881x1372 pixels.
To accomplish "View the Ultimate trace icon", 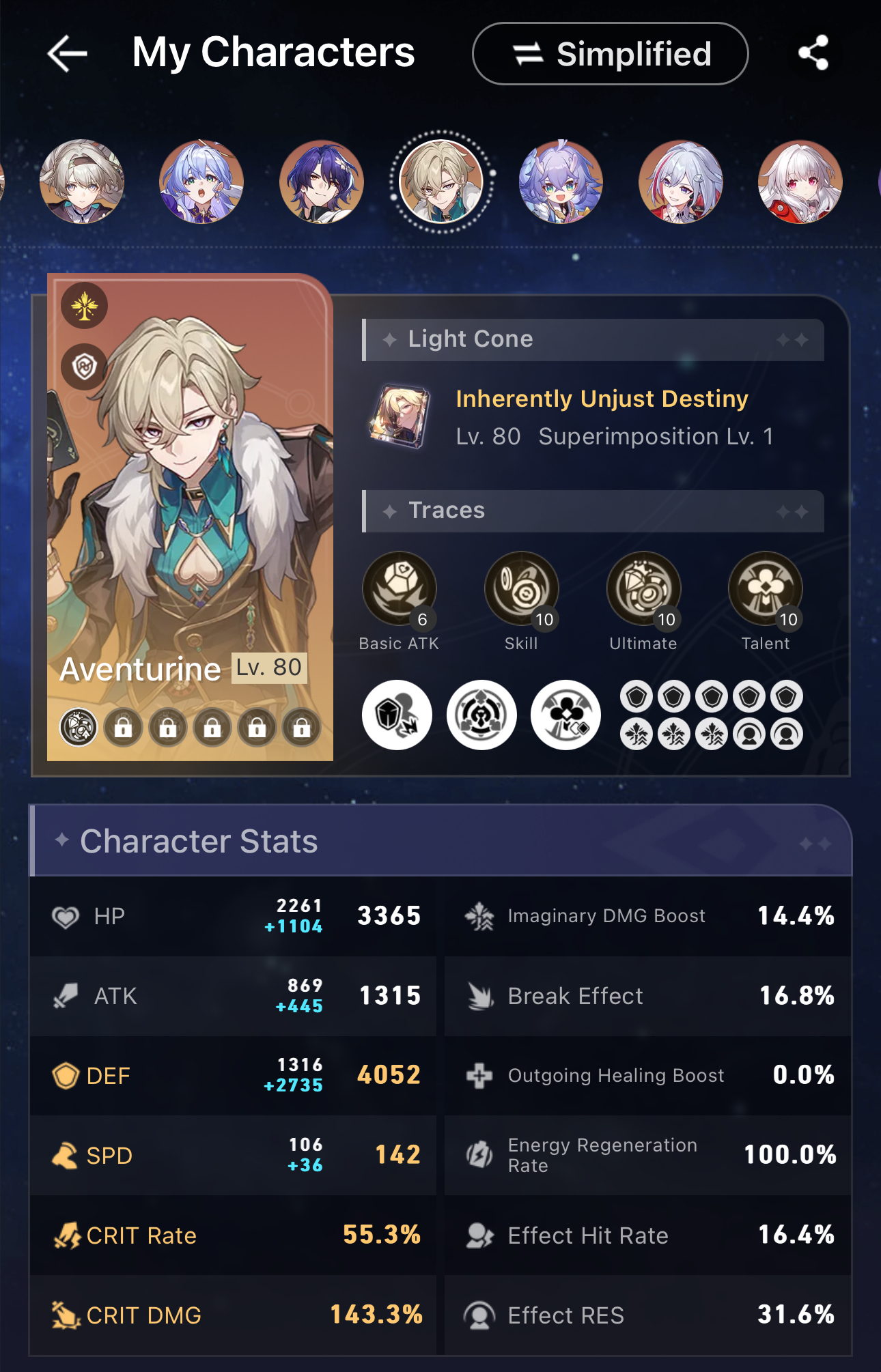I will [x=644, y=587].
